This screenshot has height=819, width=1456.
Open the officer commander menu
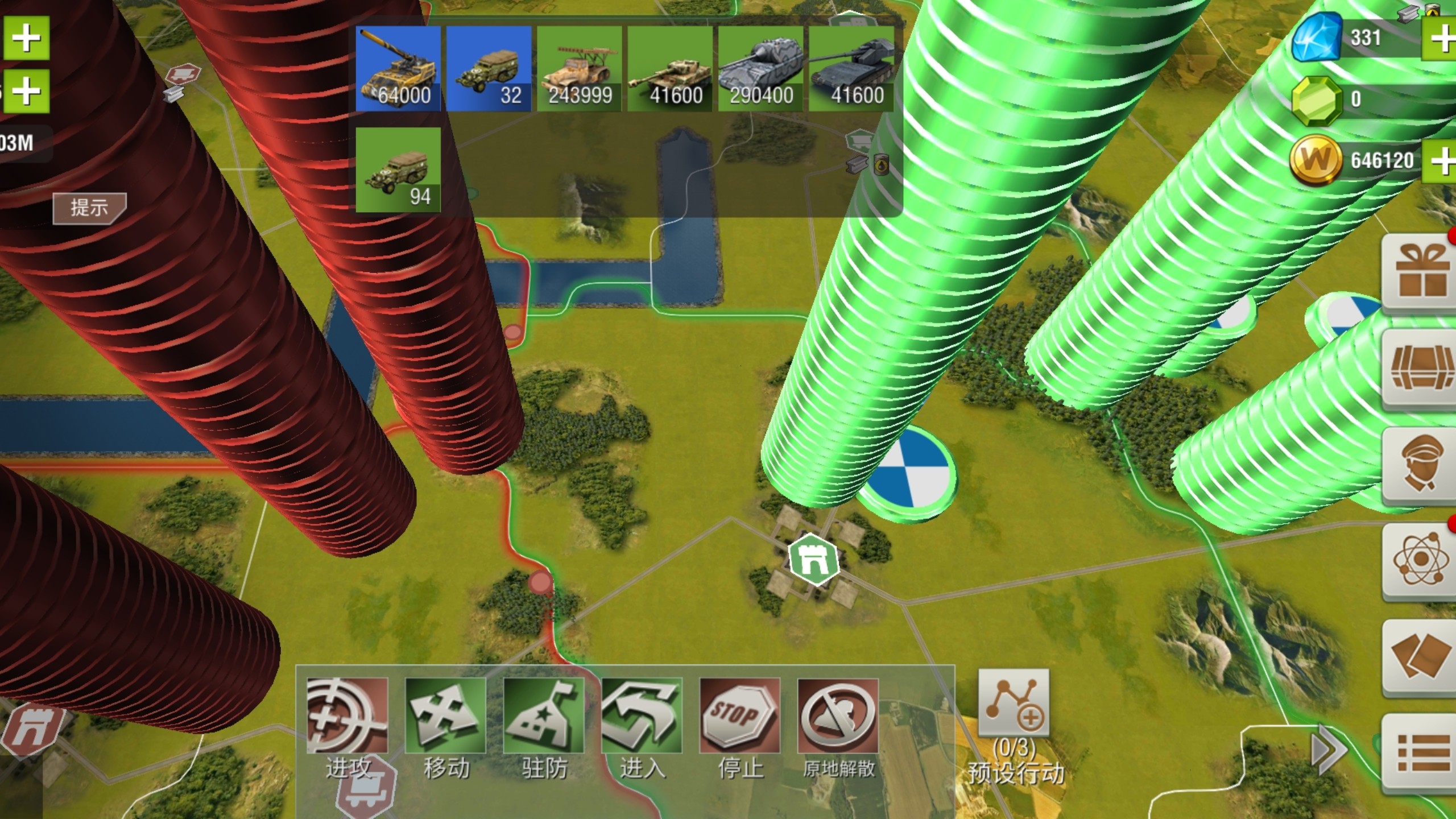[x=1420, y=465]
